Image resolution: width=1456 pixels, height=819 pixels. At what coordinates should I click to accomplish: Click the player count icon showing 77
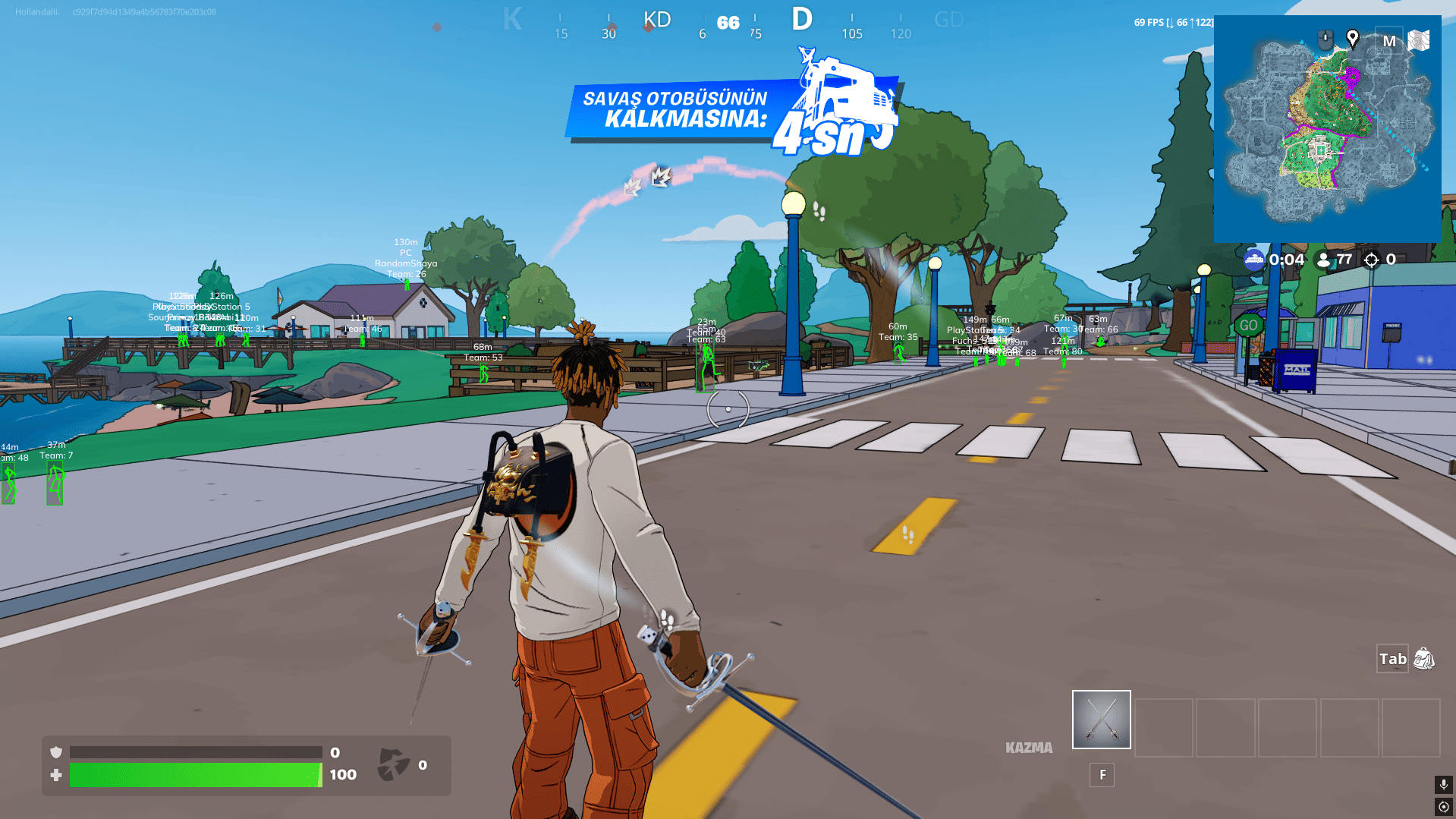(x=1324, y=259)
